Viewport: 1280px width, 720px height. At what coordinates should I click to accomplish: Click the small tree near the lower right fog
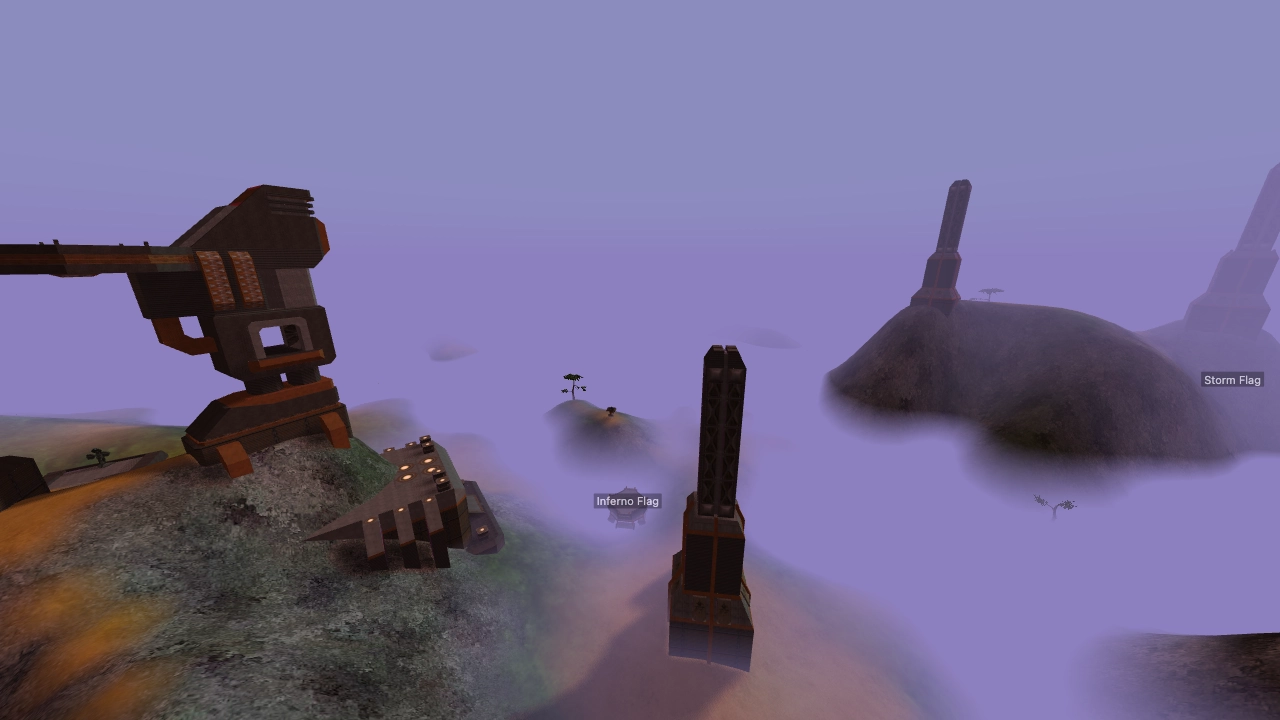1057,505
